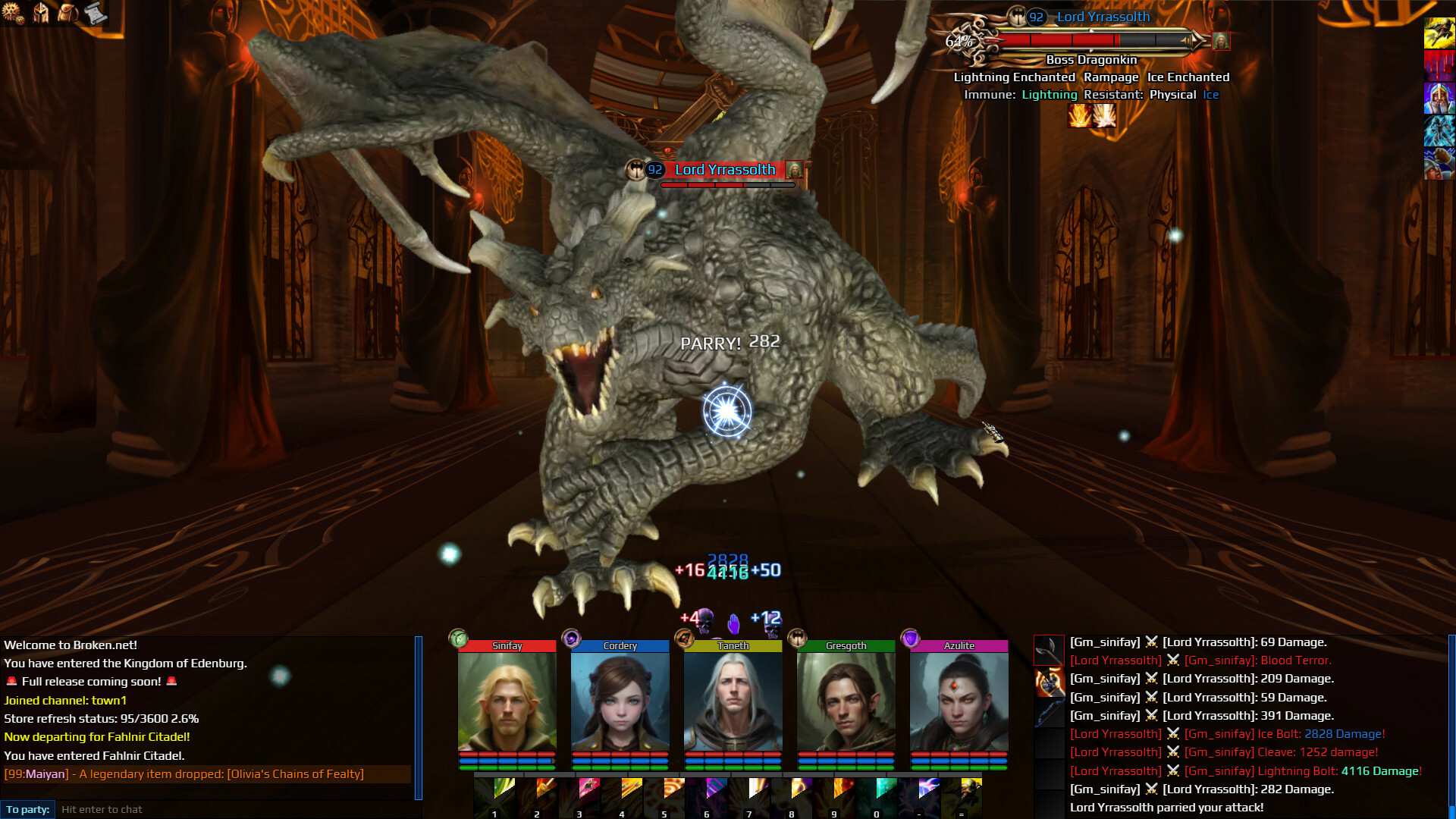
Task: Toggle the purple class emblem on Azulite's frame
Action: coord(908,638)
